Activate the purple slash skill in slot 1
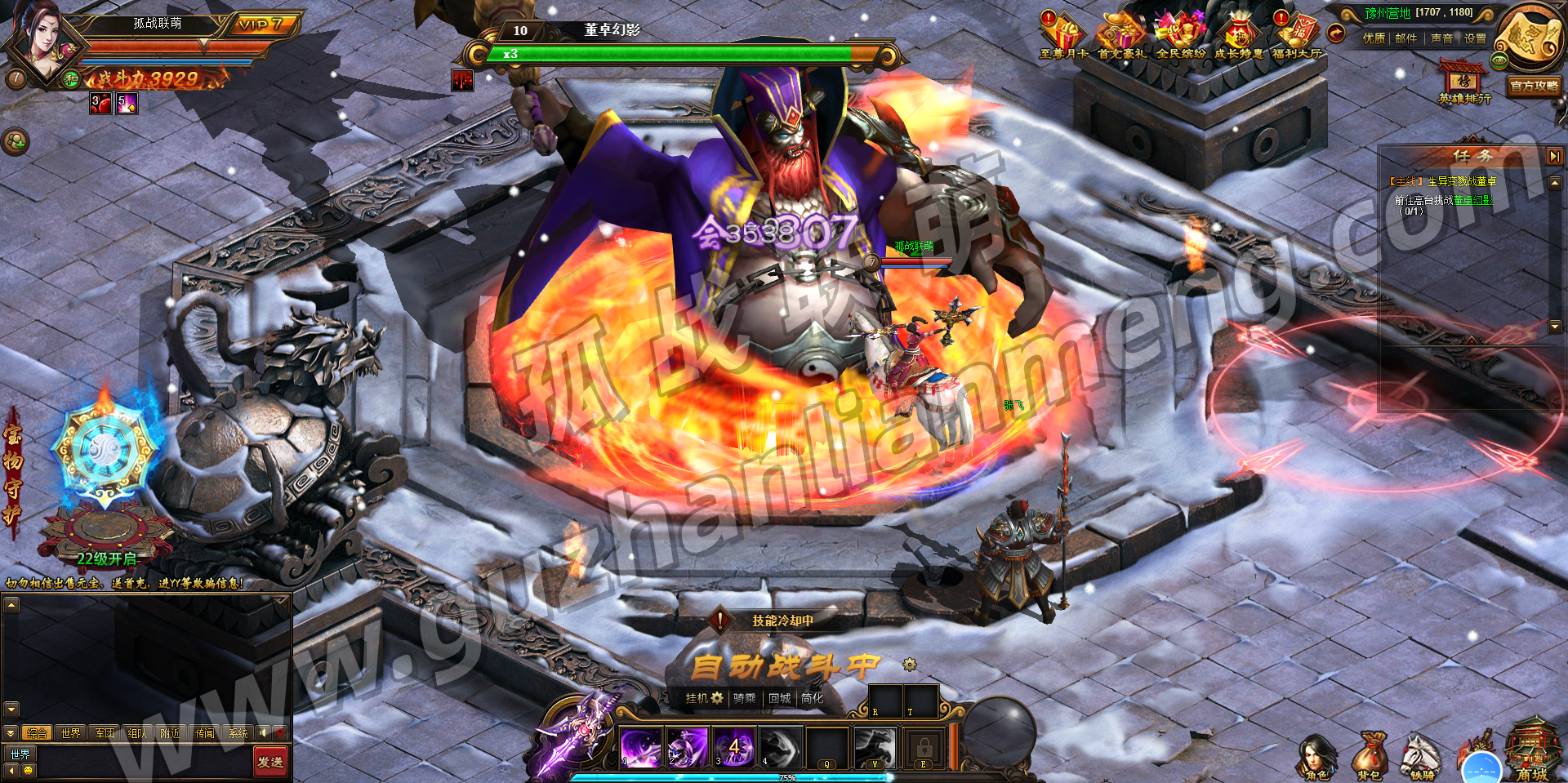 pos(640,747)
